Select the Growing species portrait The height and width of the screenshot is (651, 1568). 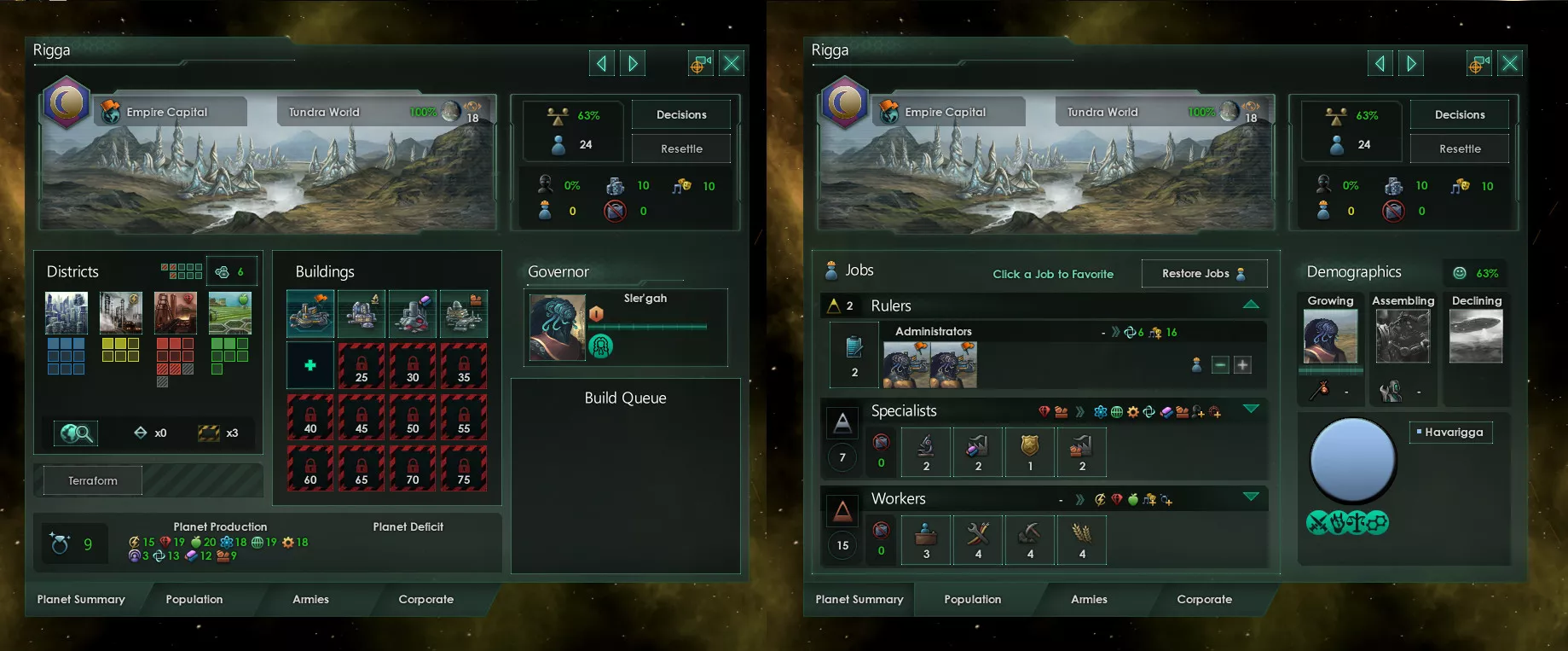point(1330,336)
